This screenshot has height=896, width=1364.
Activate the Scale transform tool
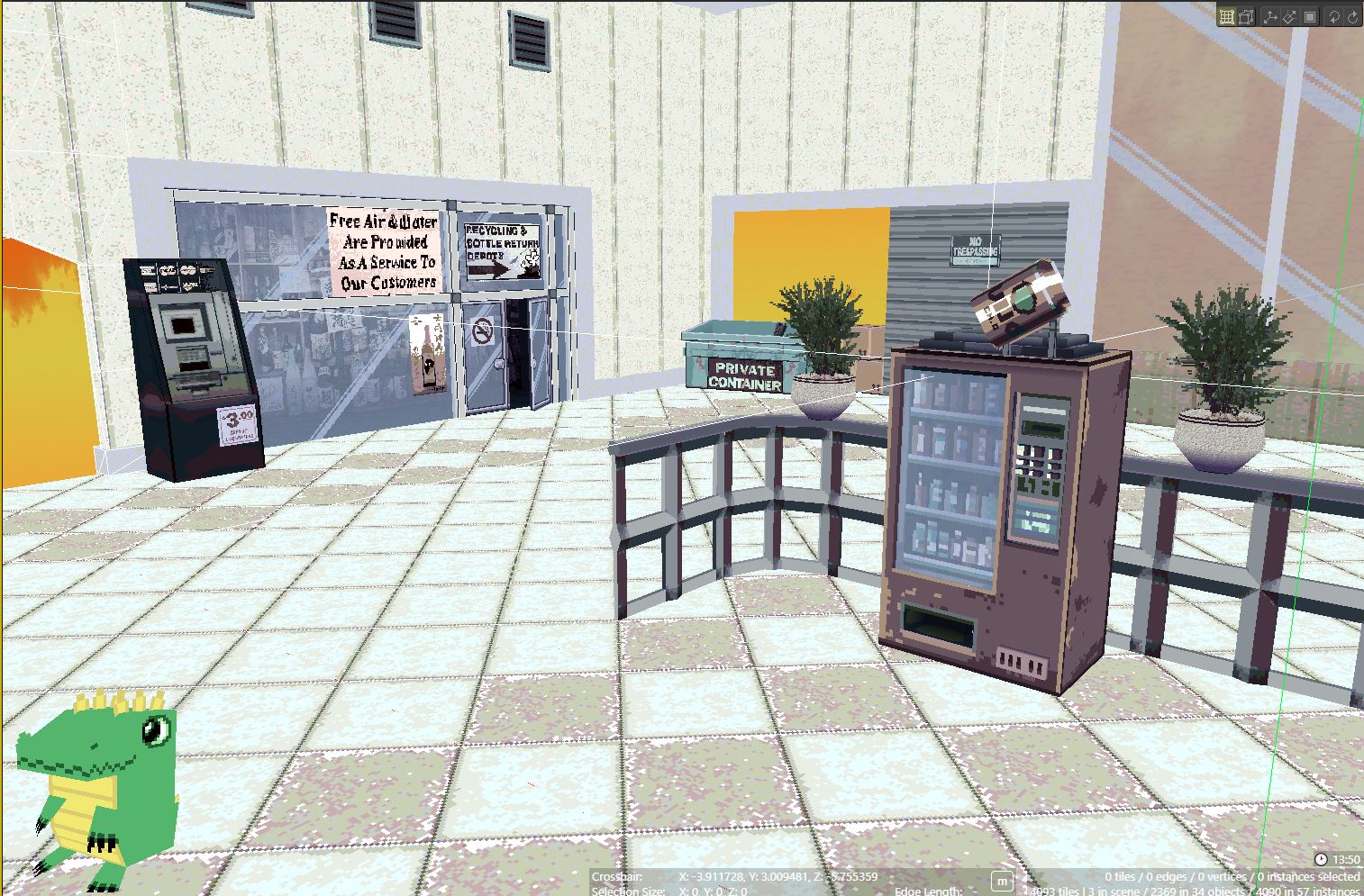[1288, 15]
